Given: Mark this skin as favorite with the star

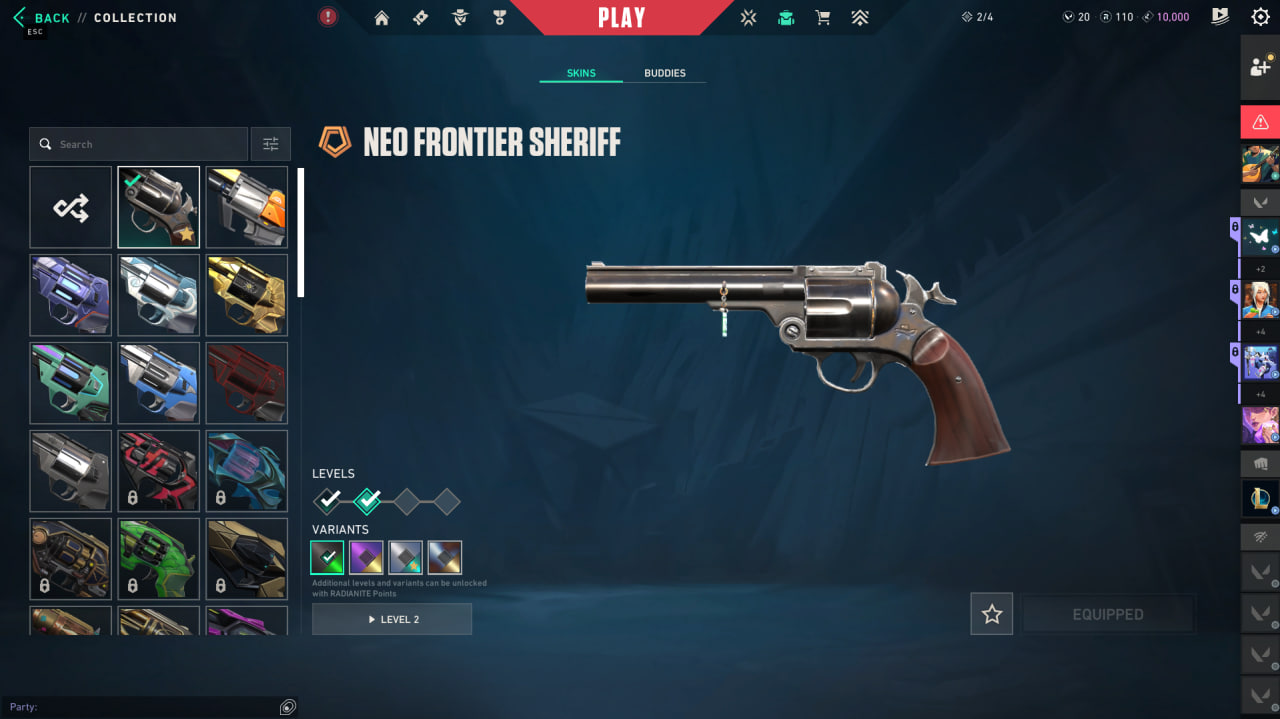Looking at the screenshot, I should tap(991, 614).
